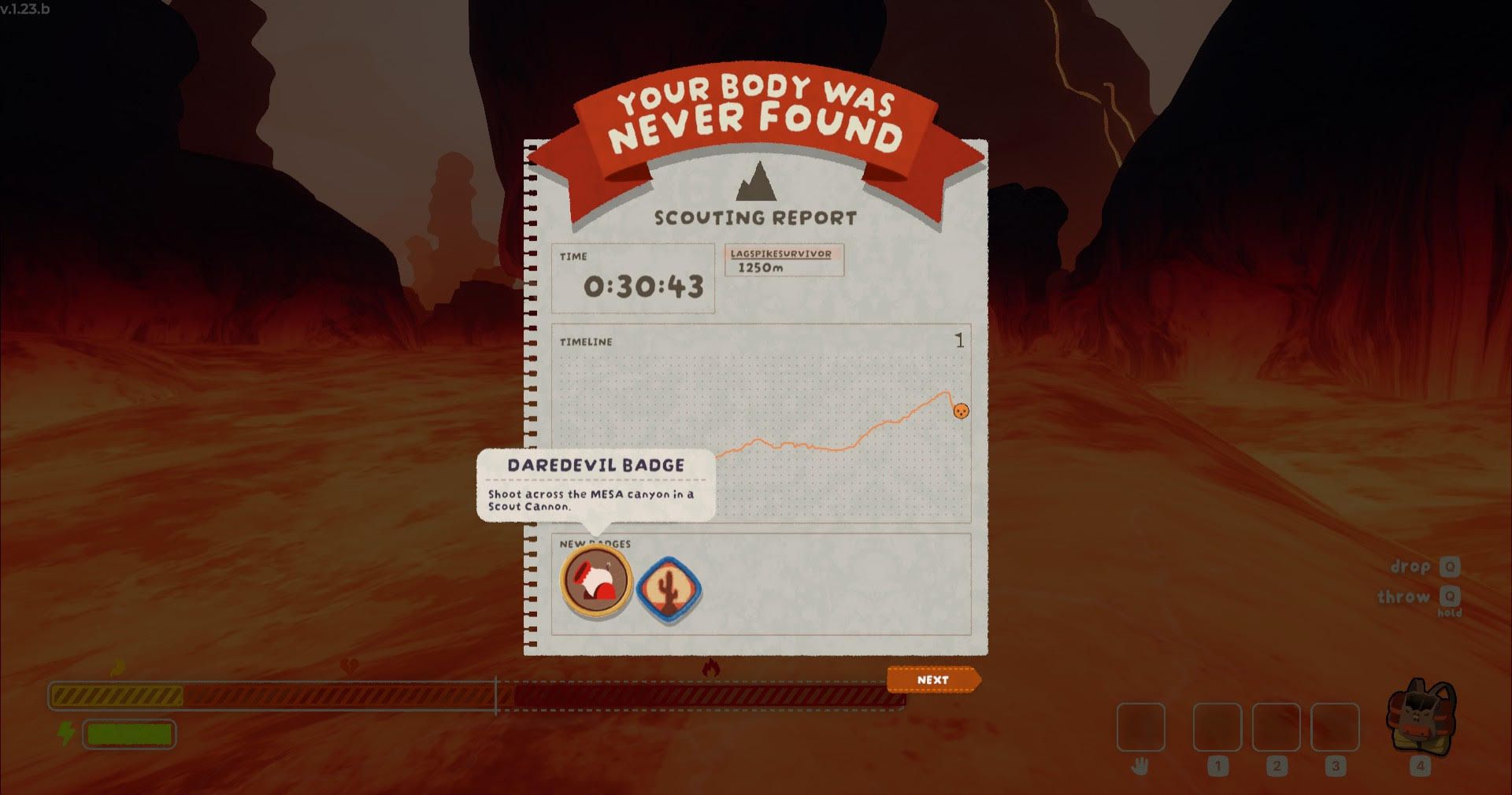The height and width of the screenshot is (795, 1512).
Task: Click the page number 1 on the timeline panel
Action: tap(959, 339)
